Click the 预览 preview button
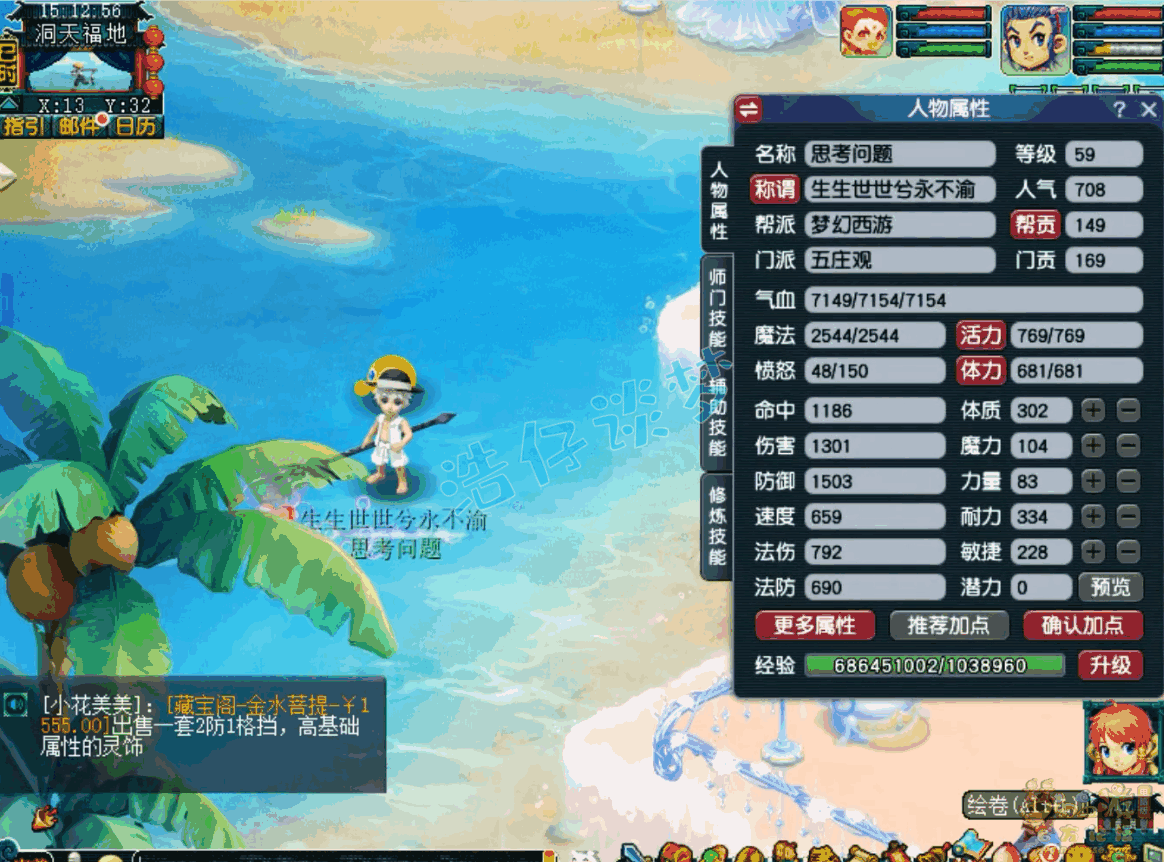The width and height of the screenshot is (1164, 862). 1110,587
